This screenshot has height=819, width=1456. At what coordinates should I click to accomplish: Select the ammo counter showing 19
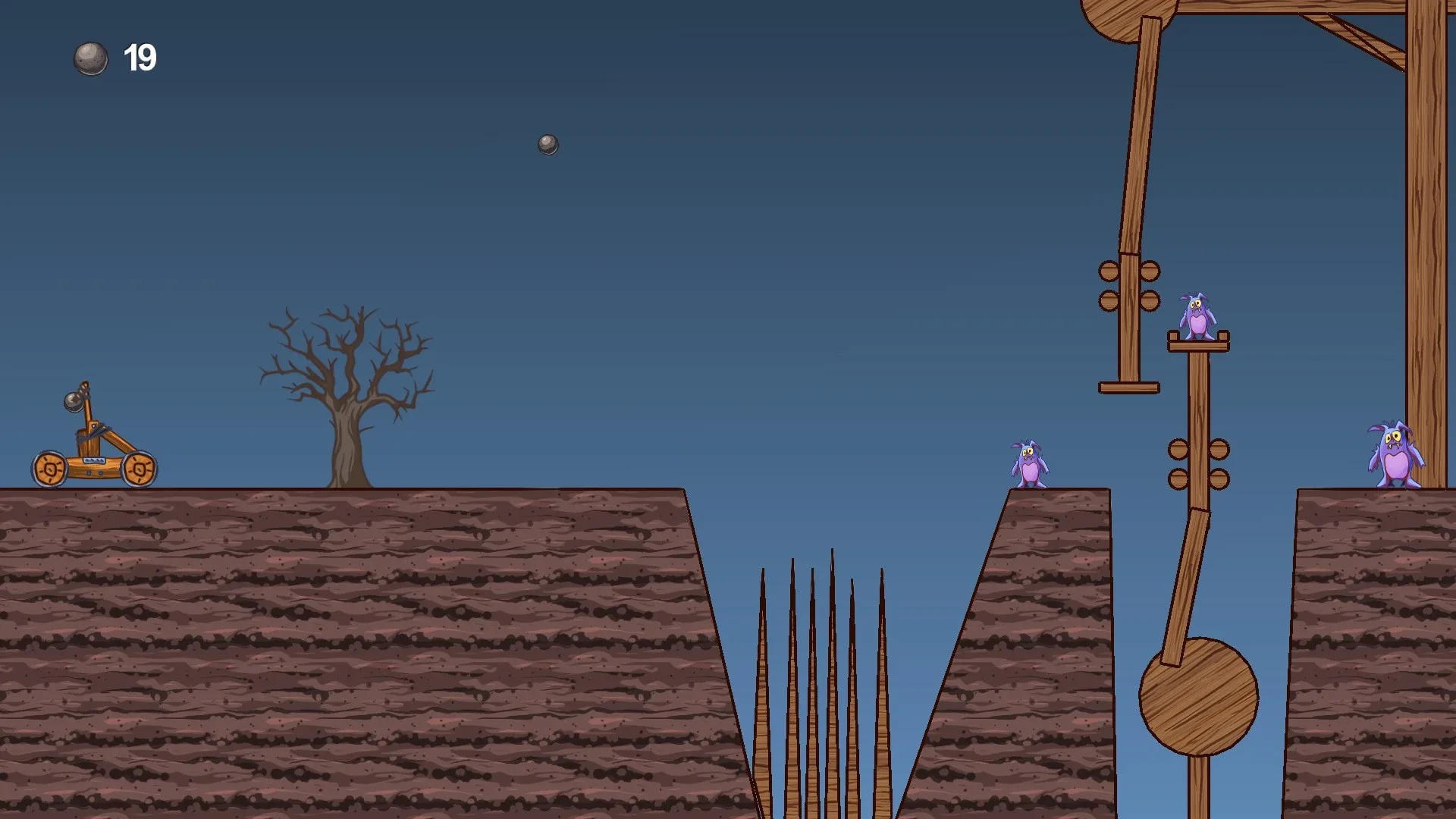(140, 56)
